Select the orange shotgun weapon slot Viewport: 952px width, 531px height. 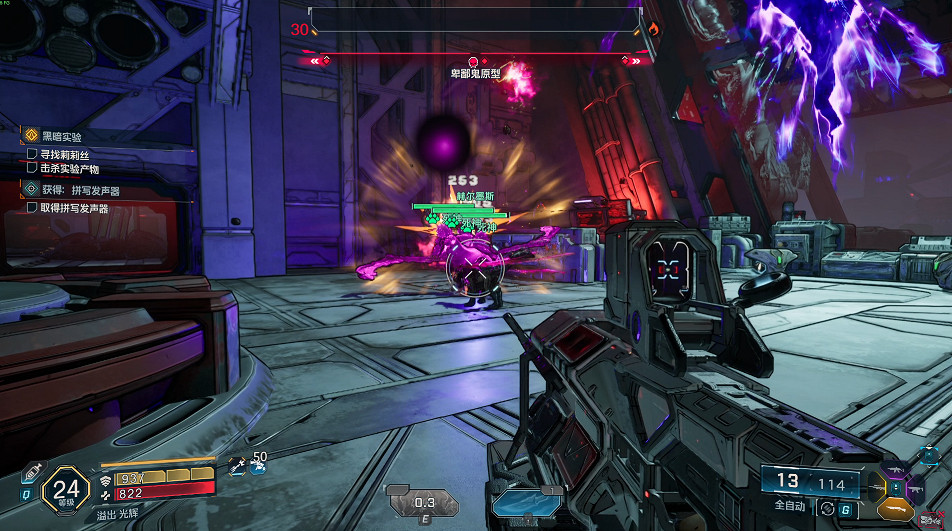(x=897, y=510)
